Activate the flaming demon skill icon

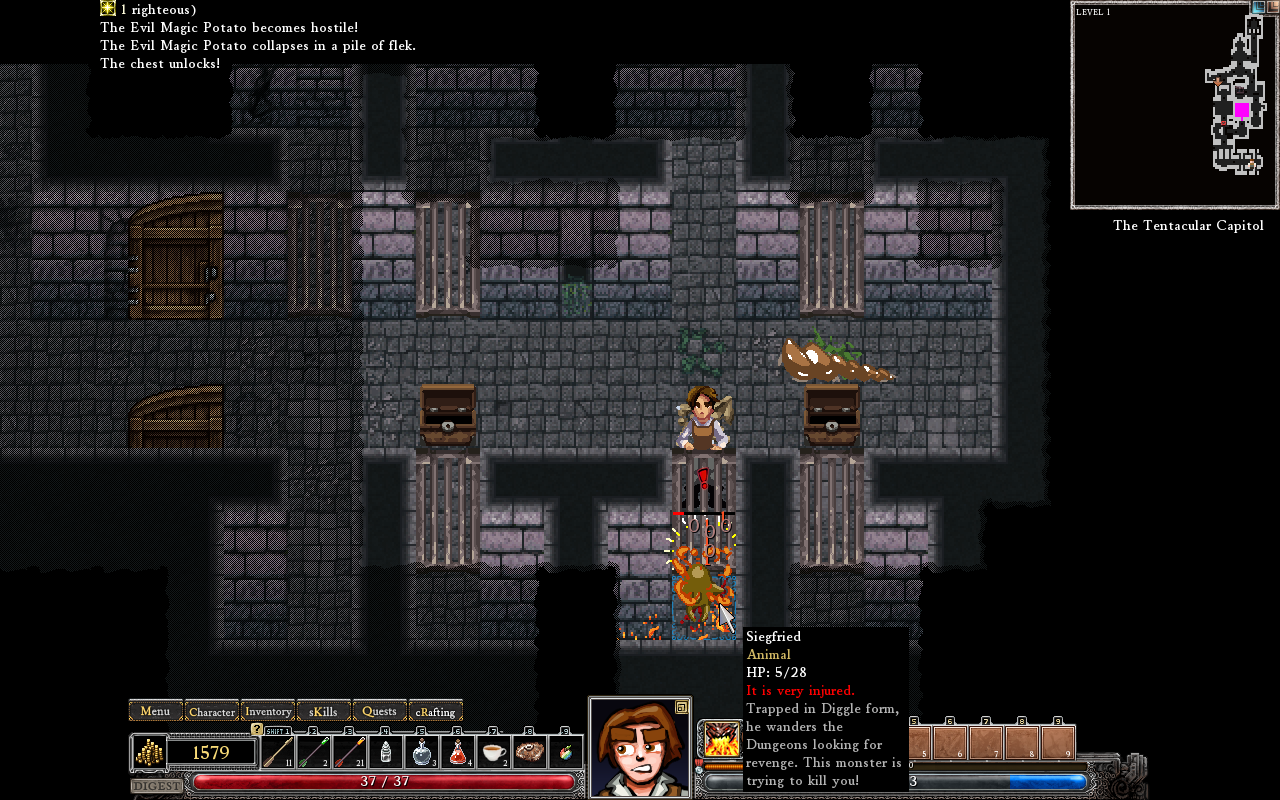[720, 739]
